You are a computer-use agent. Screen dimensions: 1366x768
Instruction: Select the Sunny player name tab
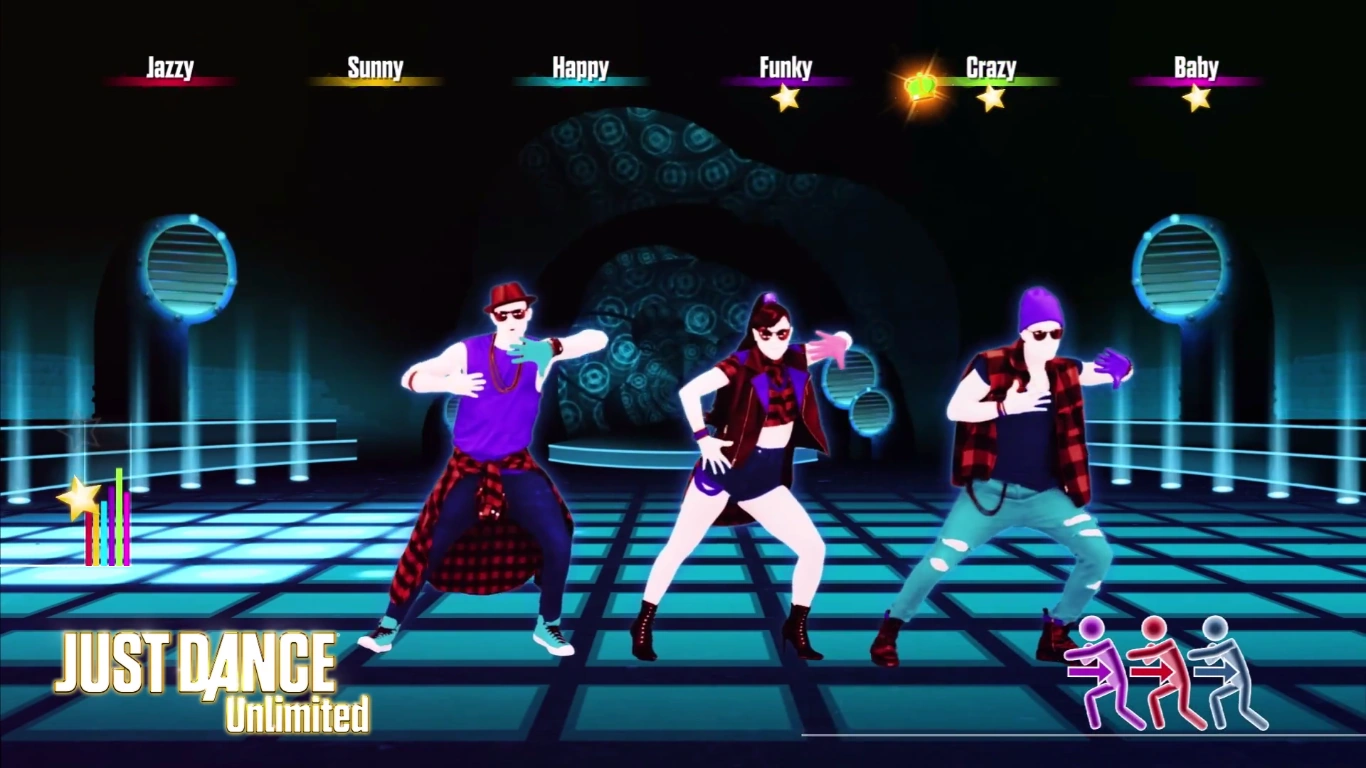[375, 66]
